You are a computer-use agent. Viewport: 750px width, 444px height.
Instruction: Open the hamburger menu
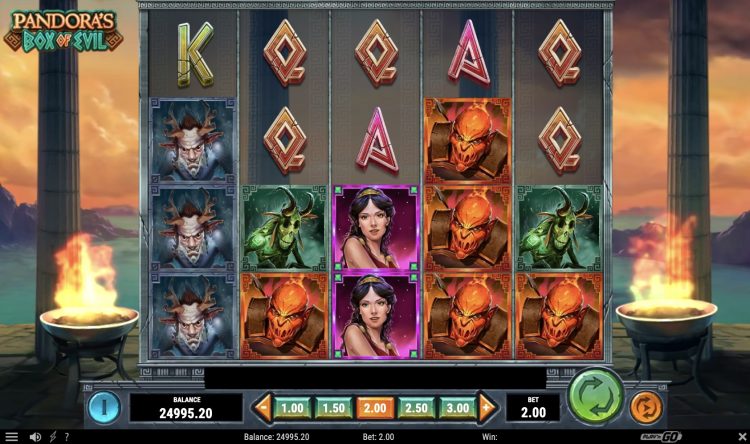pos(11,437)
